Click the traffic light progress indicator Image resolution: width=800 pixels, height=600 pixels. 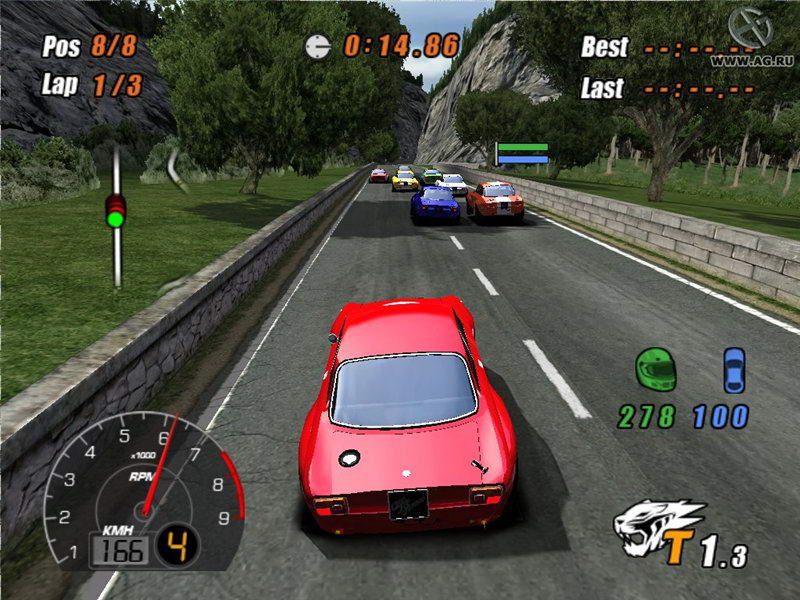tap(117, 211)
